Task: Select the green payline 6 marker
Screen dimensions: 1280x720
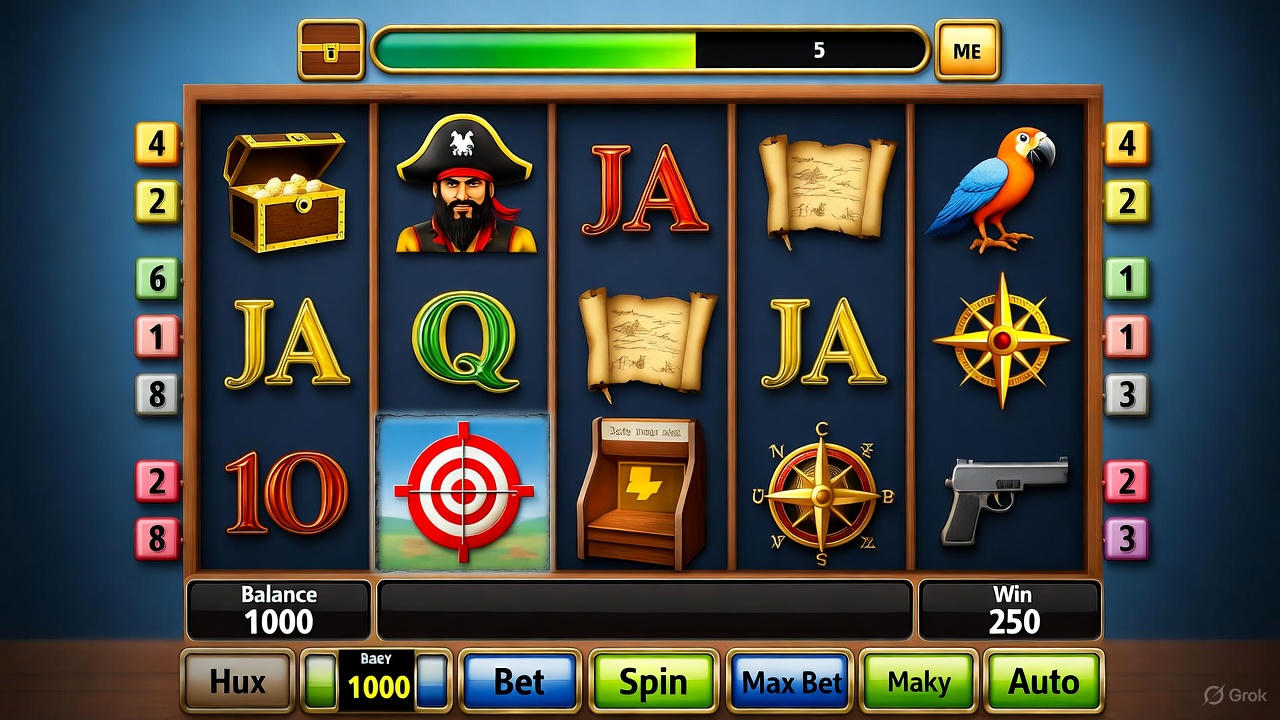Action: [x=157, y=279]
